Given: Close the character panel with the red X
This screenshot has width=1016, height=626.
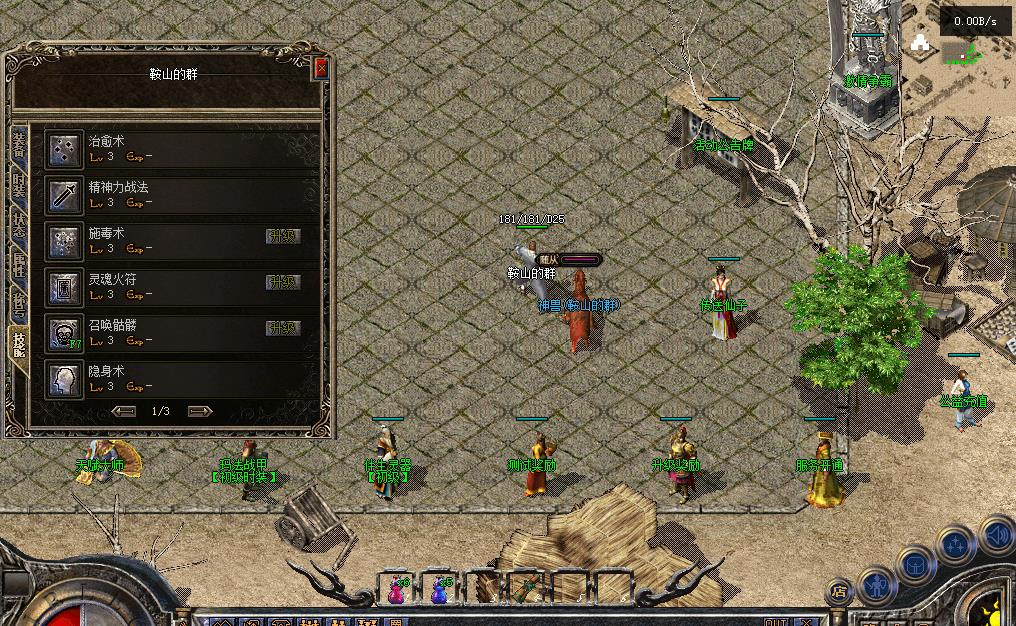Looking at the screenshot, I should [321, 68].
